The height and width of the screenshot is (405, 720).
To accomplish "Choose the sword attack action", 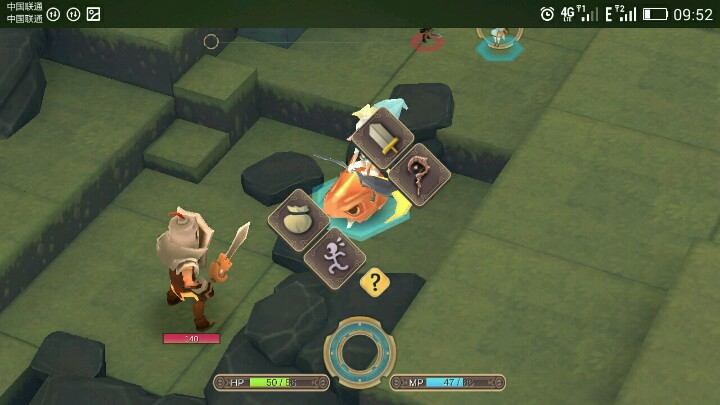I will [x=383, y=138].
